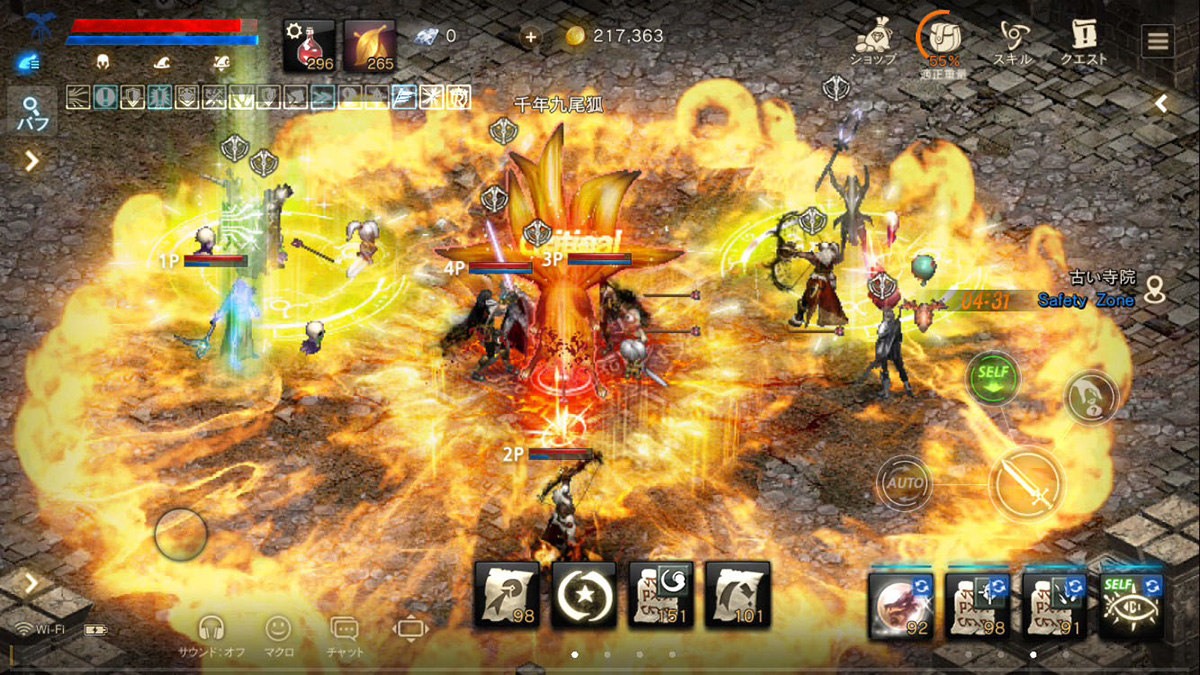Select the golden arrow slot with 265
Viewport: 1200px width, 675px height.
tap(369, 46)
